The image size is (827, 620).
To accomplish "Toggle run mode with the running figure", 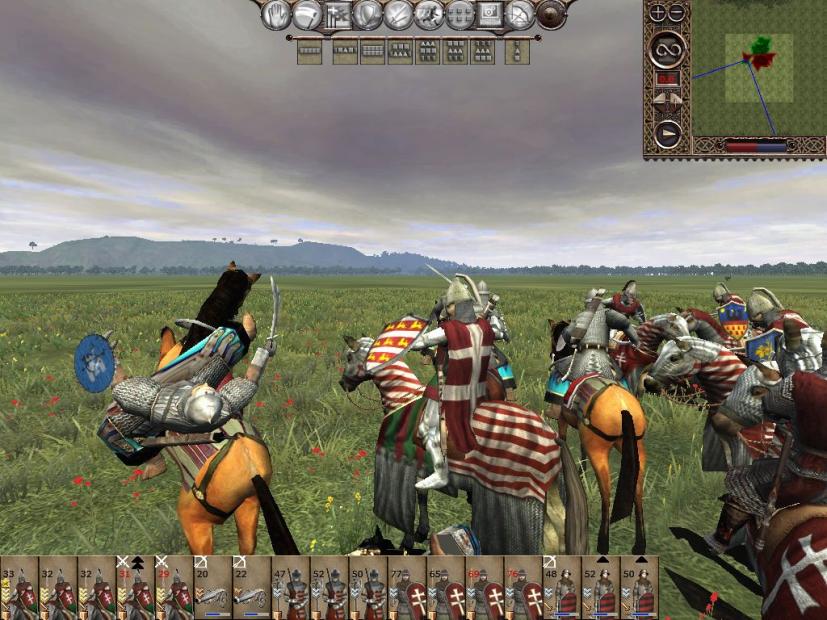I will click(429, 15).
